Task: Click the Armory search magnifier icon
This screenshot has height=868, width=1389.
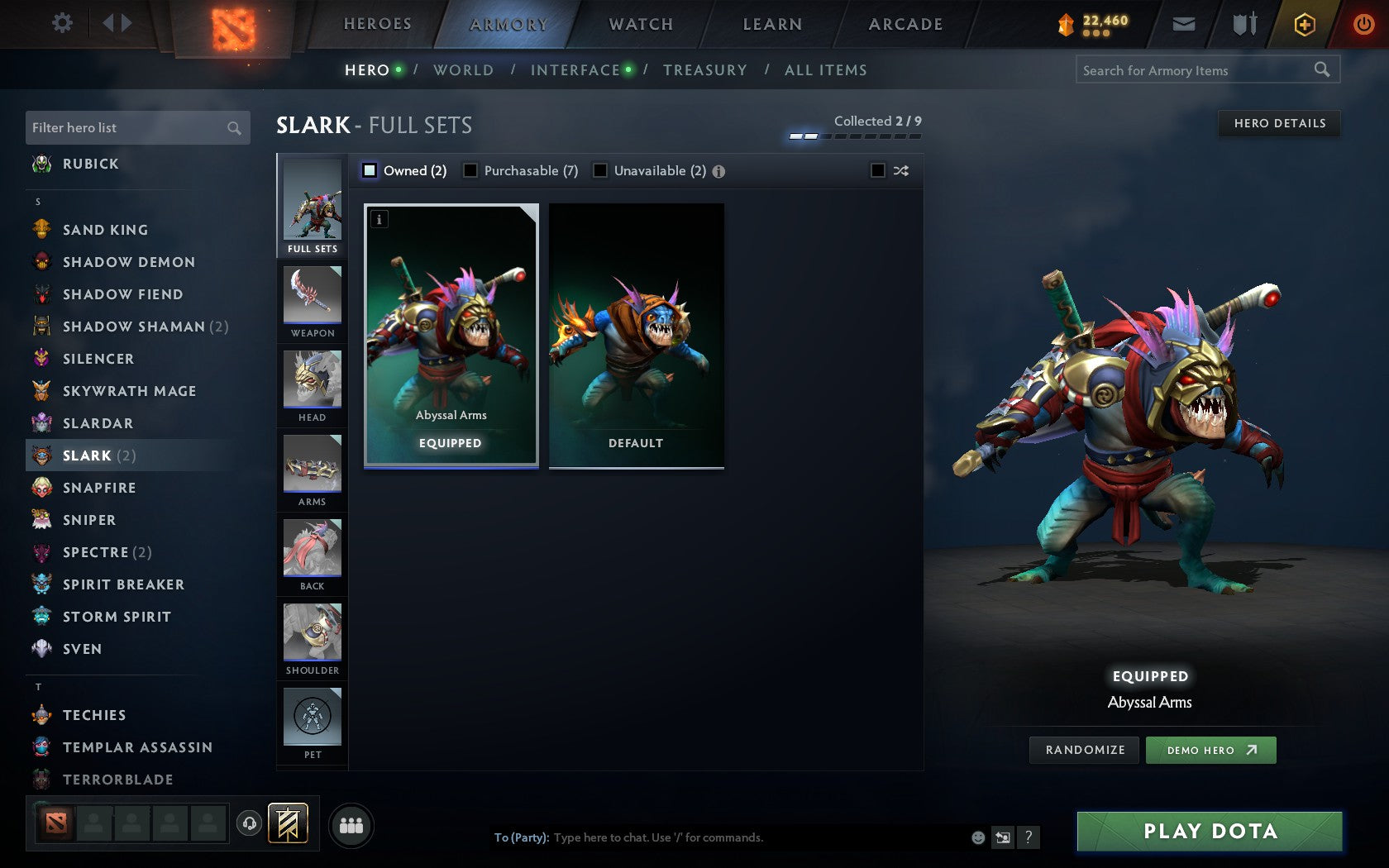Action: tap(1322, 69)
